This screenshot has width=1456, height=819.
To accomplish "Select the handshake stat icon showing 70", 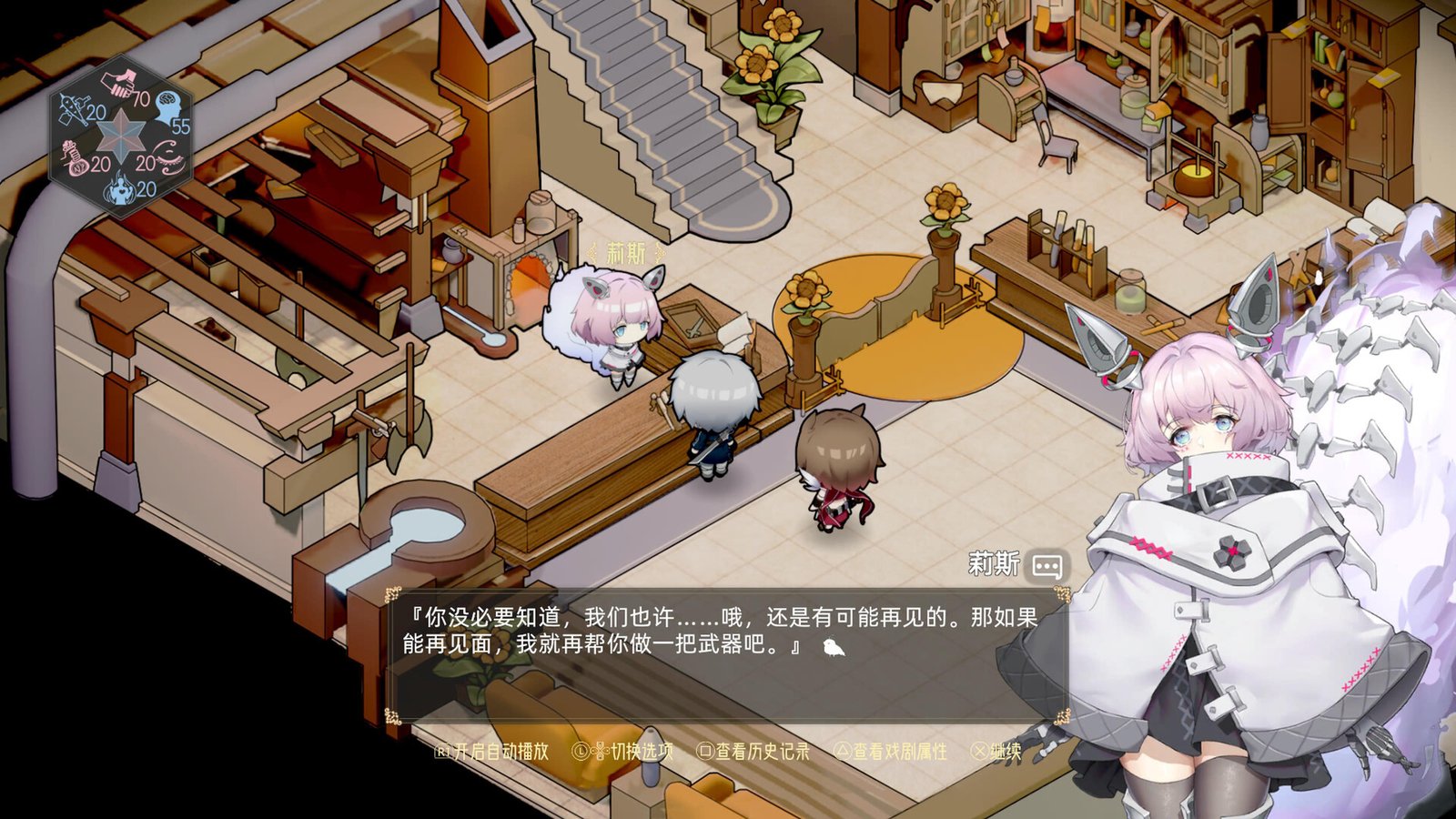I will click(118, 82).
